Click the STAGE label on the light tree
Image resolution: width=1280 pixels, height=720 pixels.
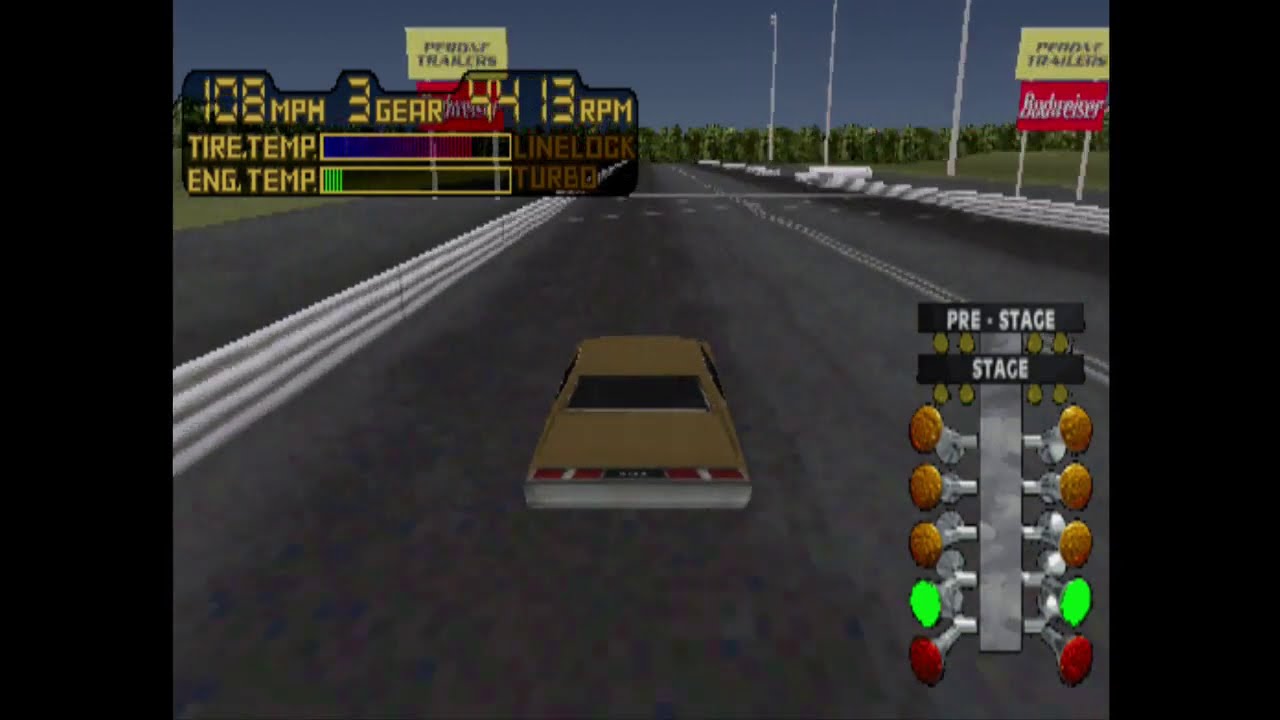coord(1001,369)
